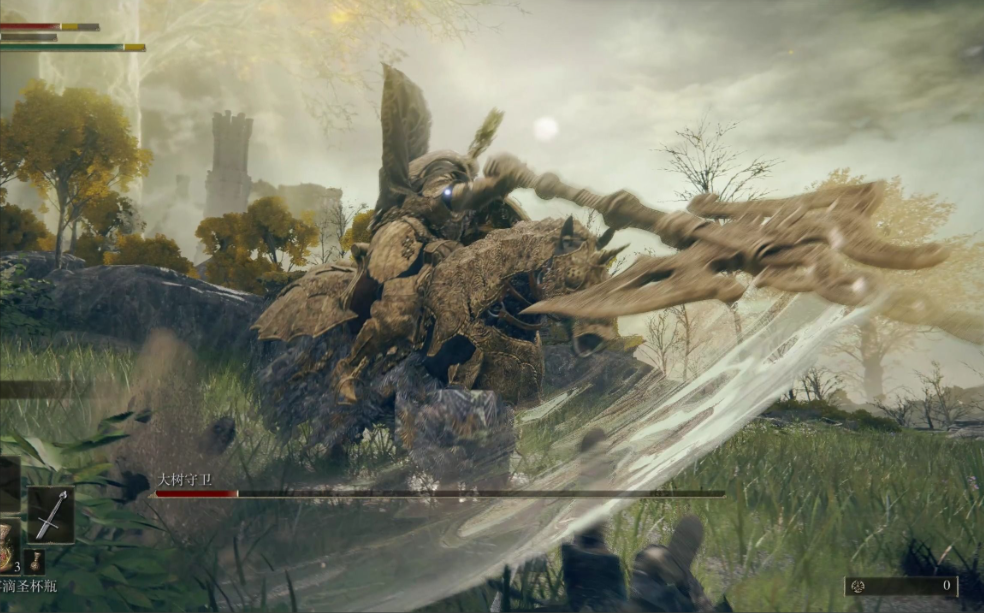Select the small secondary flask icon
This screenshot has height=613, width=984.
[x=37, y=561]
